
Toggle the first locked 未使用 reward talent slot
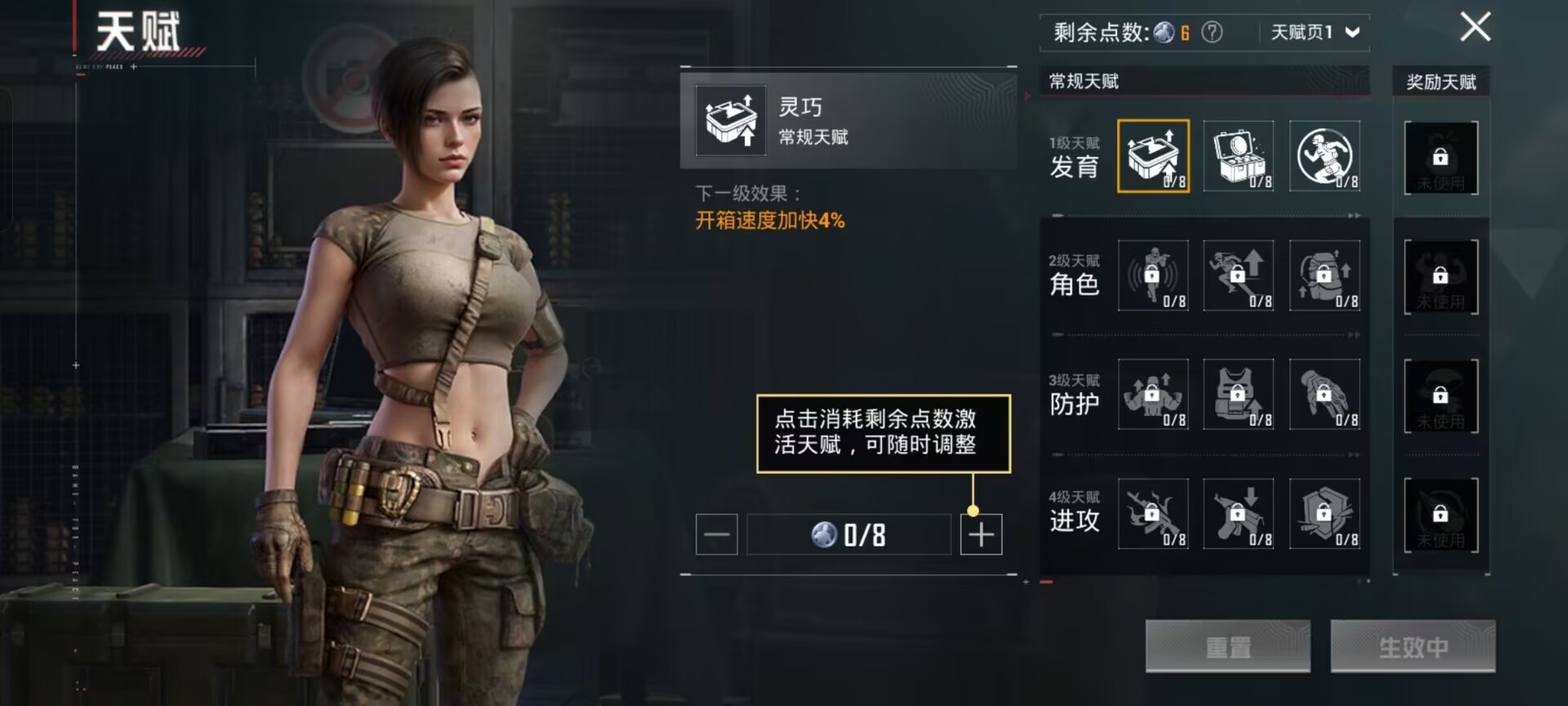(1440, 157)
